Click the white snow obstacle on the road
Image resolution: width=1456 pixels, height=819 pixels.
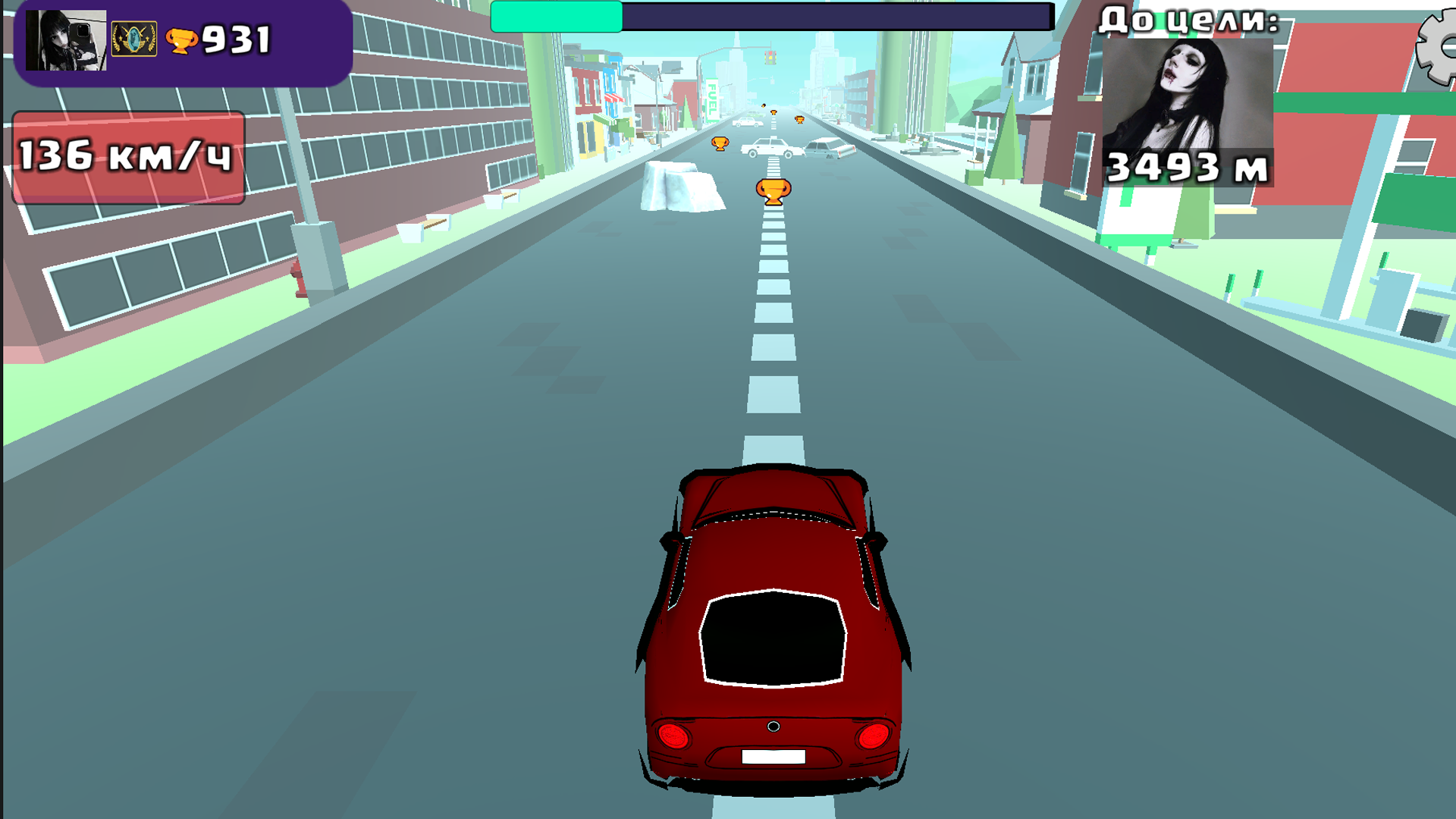[680, 187]
